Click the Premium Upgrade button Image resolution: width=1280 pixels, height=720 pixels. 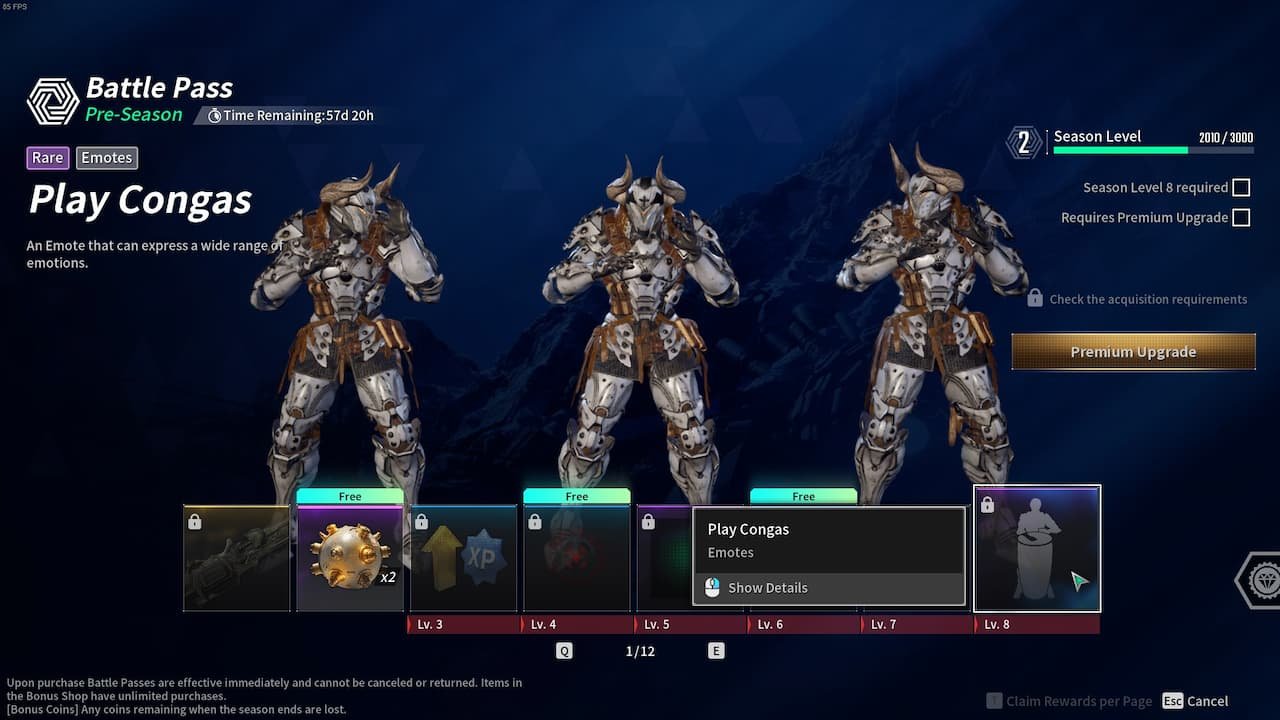pyautogui.click(x=1133, y=351)
